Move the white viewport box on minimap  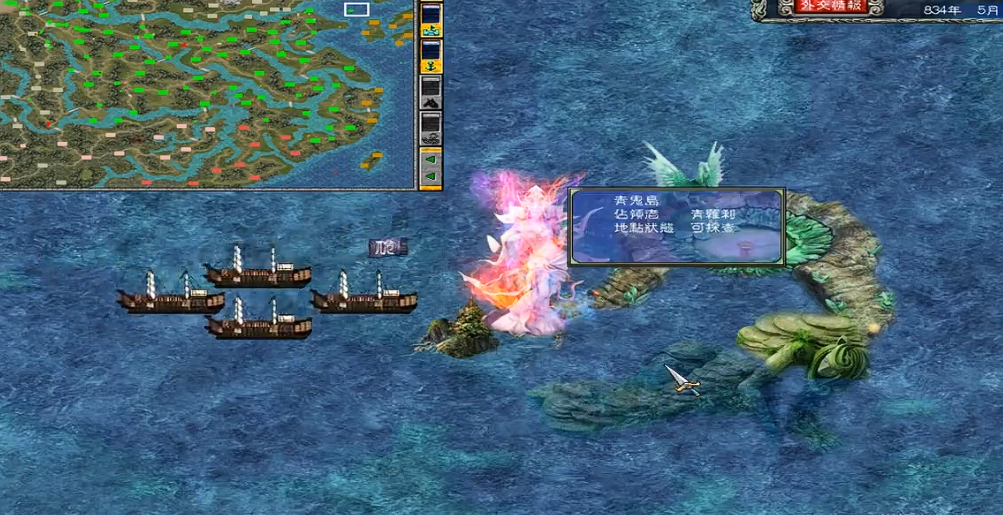[x=356, y=10]
